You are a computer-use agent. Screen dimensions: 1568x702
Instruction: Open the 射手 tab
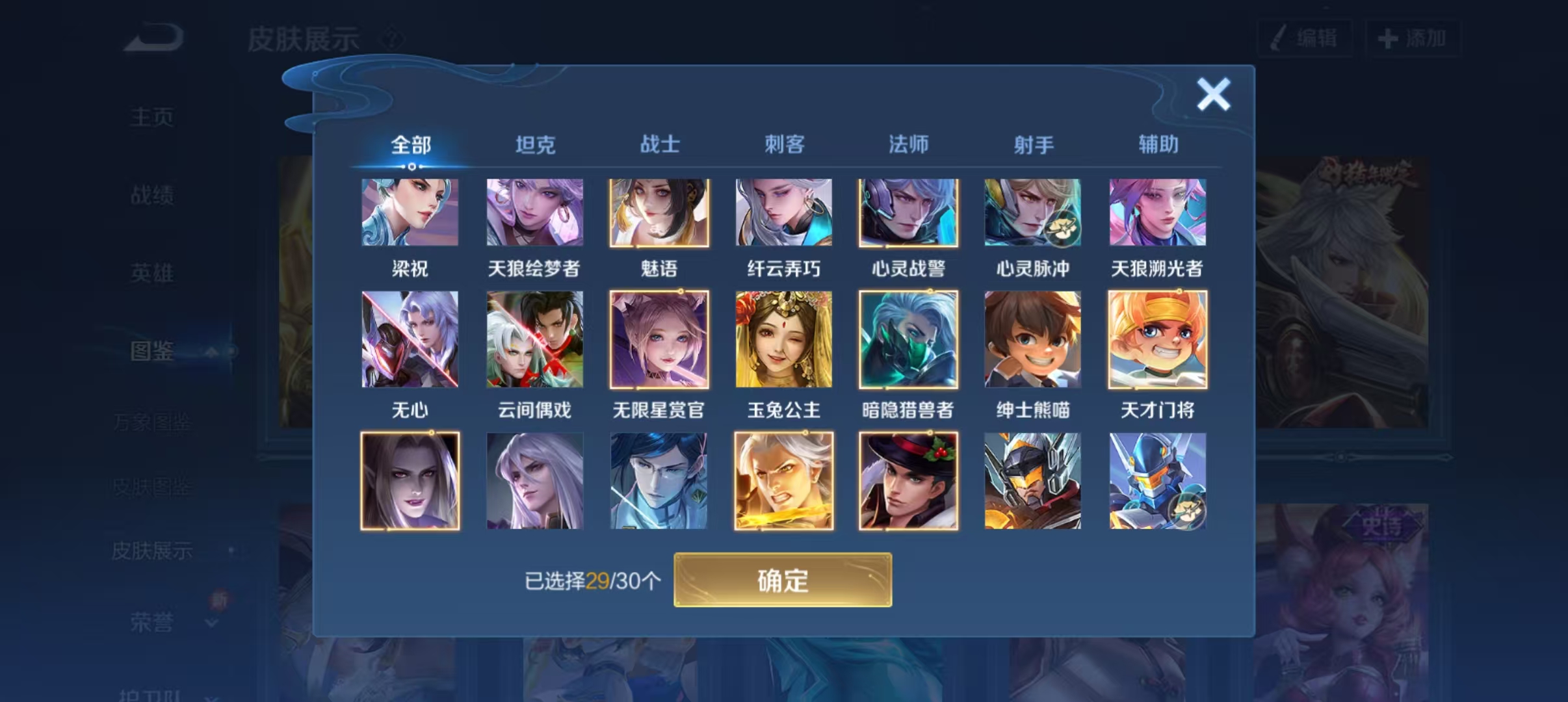(1034, 144)
